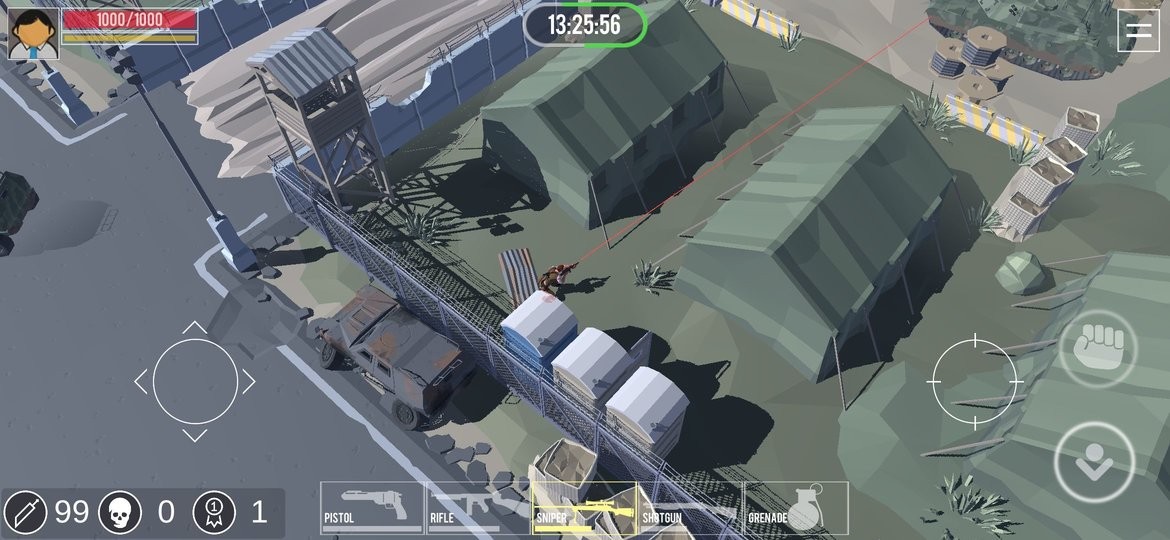Activate the crouch down-arrow button

[1094, 462]
